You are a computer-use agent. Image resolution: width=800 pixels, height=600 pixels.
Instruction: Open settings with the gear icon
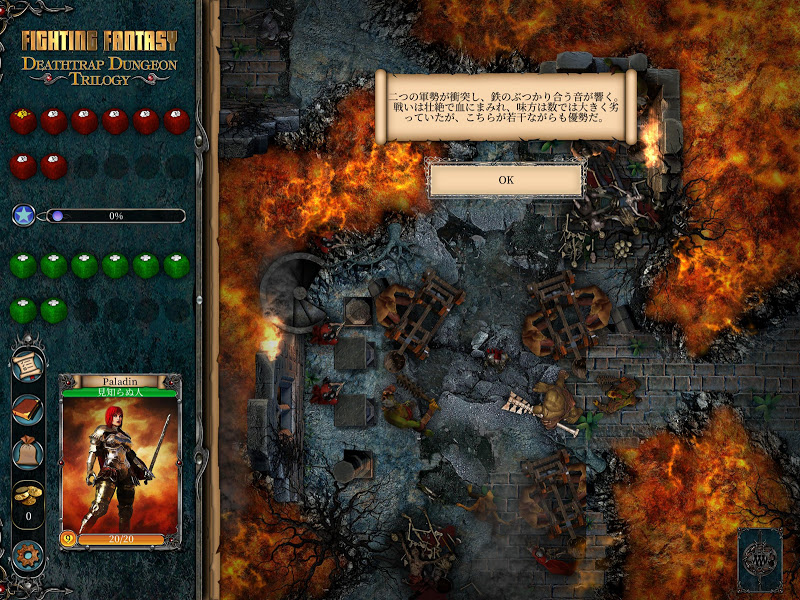point(27,553)
